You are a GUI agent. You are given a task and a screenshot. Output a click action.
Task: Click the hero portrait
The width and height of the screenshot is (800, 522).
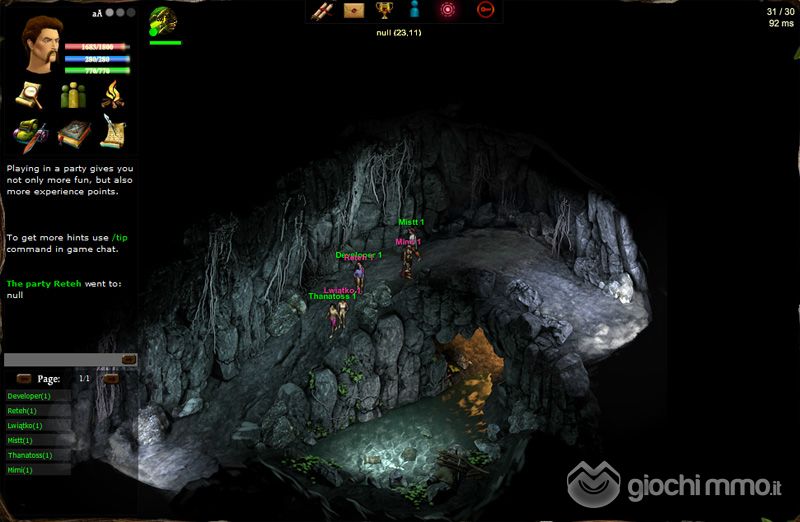[41, 43]
